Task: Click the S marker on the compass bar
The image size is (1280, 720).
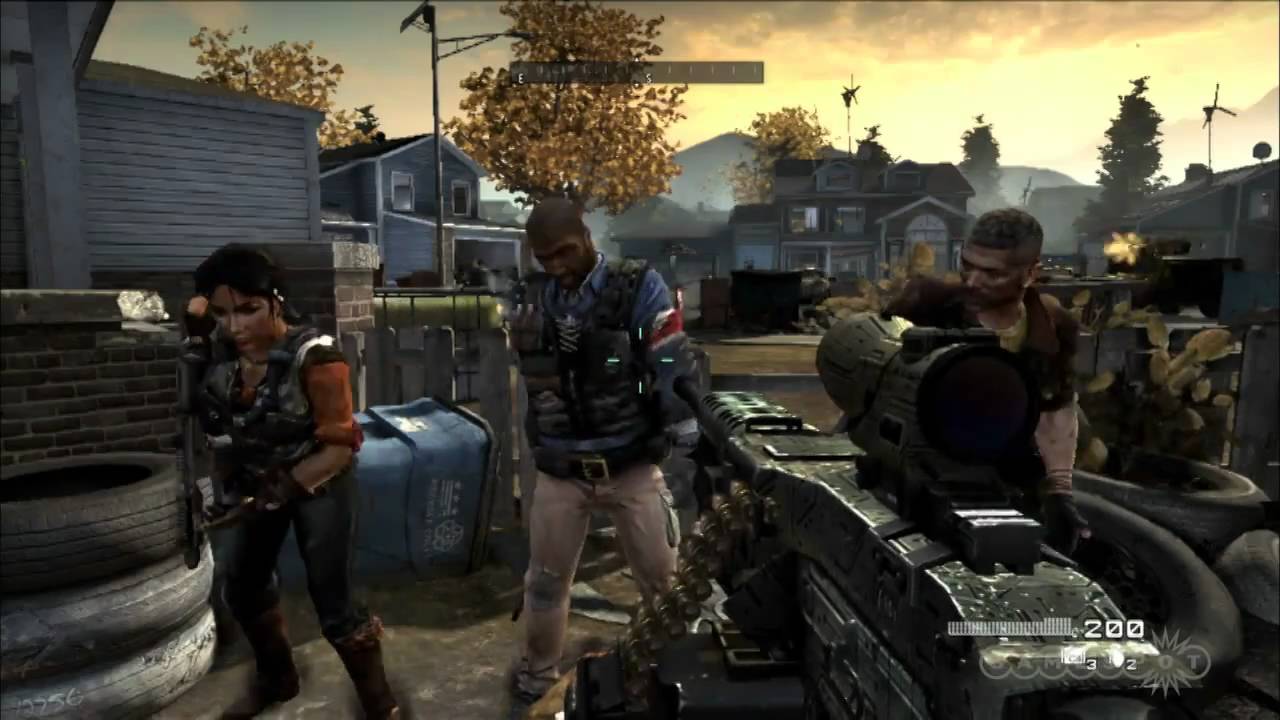Action: click(648, 77)
